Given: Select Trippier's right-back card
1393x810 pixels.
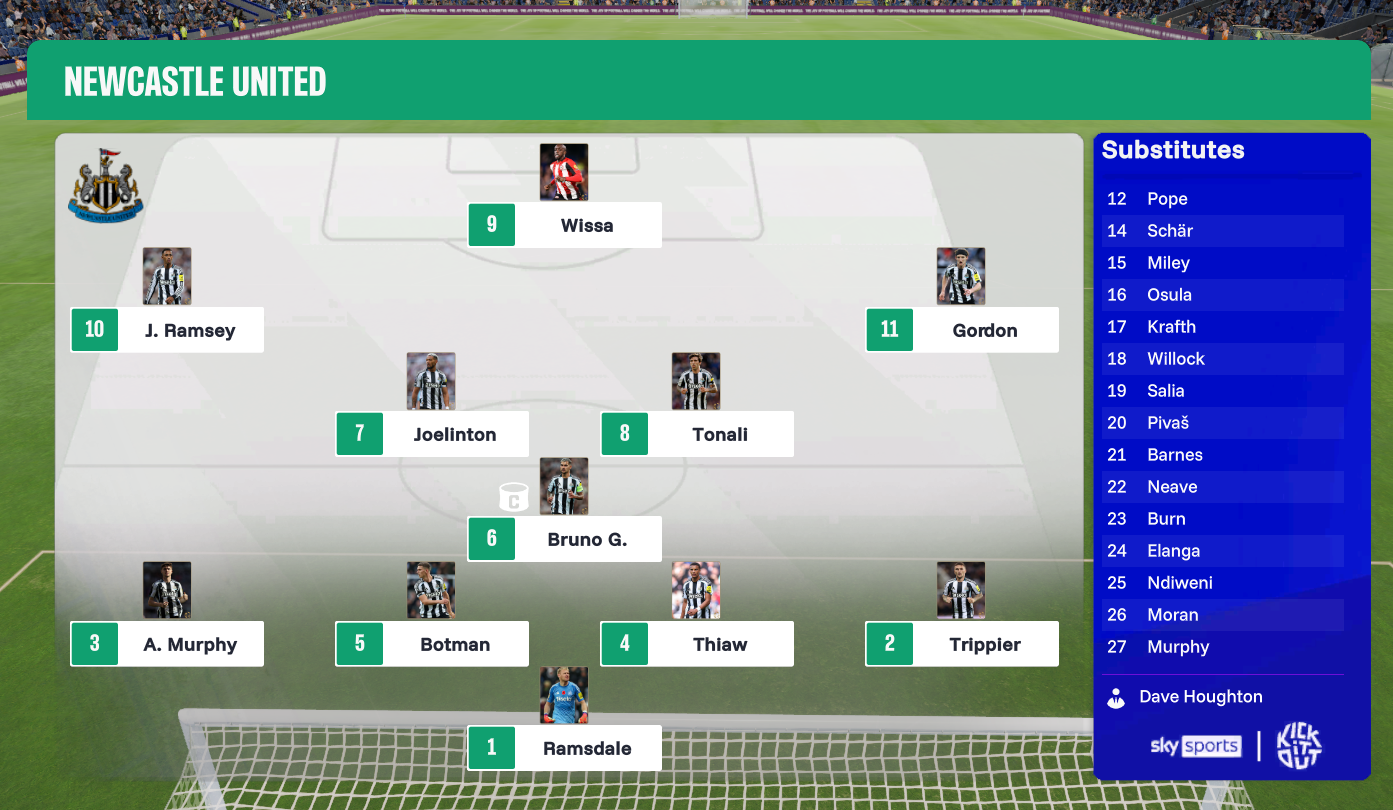Looking at the screenshot, I should (962, 644).
